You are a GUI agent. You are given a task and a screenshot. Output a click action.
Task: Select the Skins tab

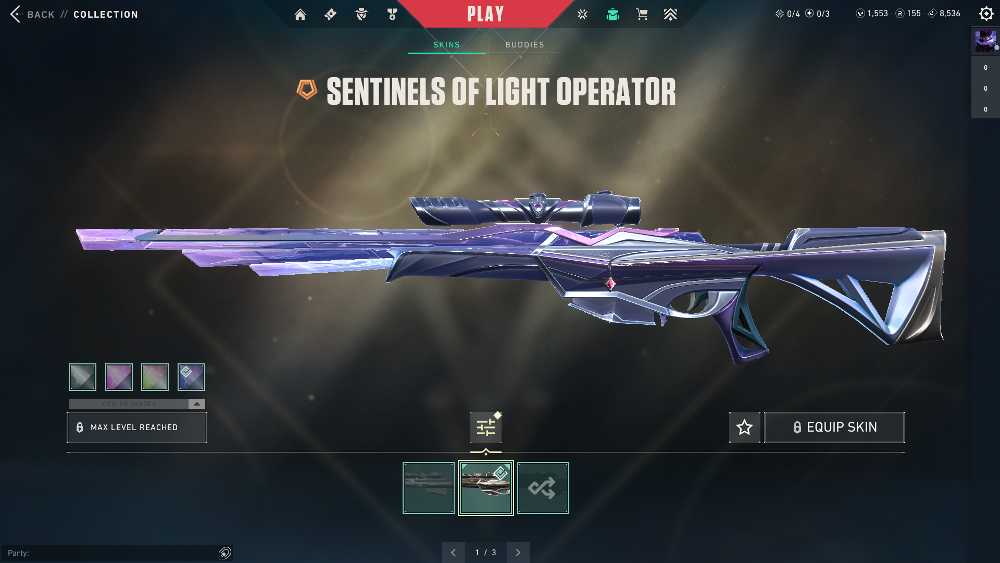click(446, 45)
